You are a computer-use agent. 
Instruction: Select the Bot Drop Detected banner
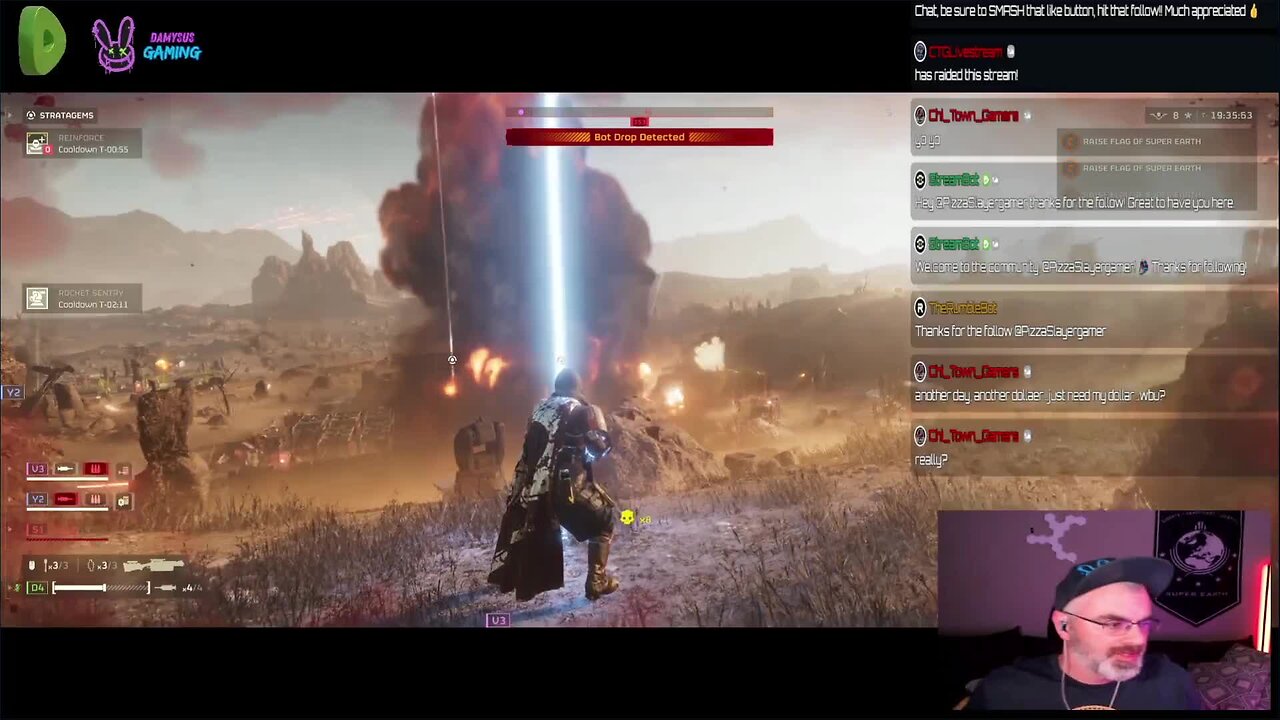[639, 137]
